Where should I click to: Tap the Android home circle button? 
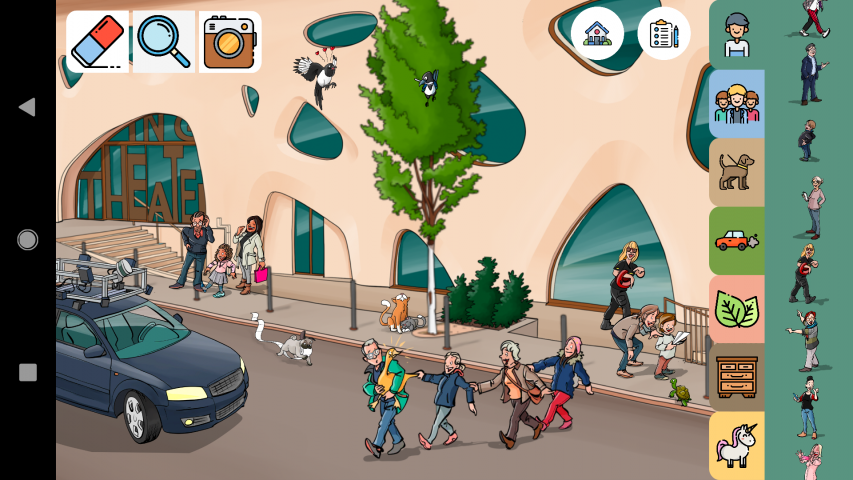pyautogui.click(x=27, y=240)
